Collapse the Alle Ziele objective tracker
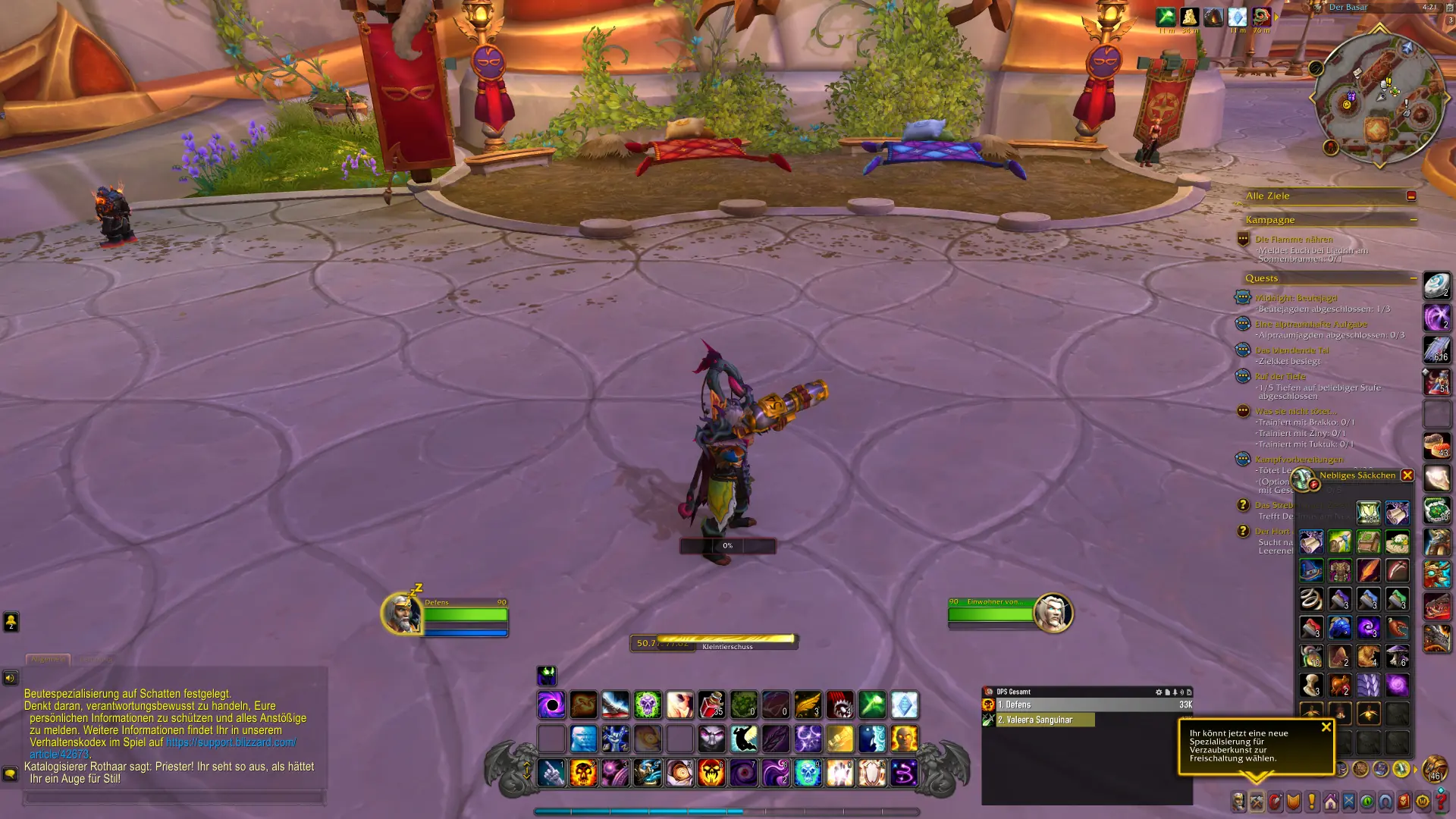1456x819 pixels. (1411, 196)
